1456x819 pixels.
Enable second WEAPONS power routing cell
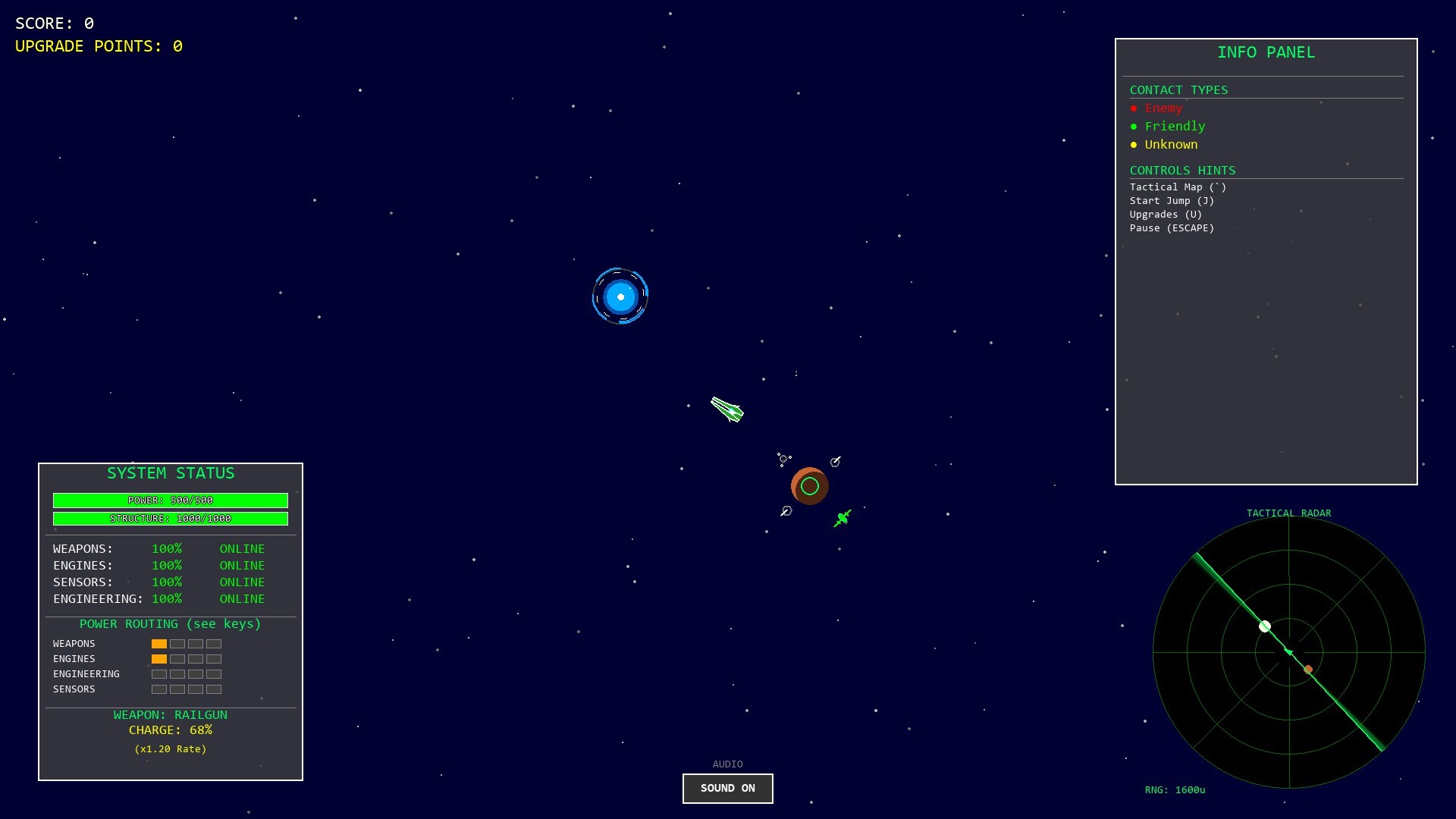pos(177,644)
